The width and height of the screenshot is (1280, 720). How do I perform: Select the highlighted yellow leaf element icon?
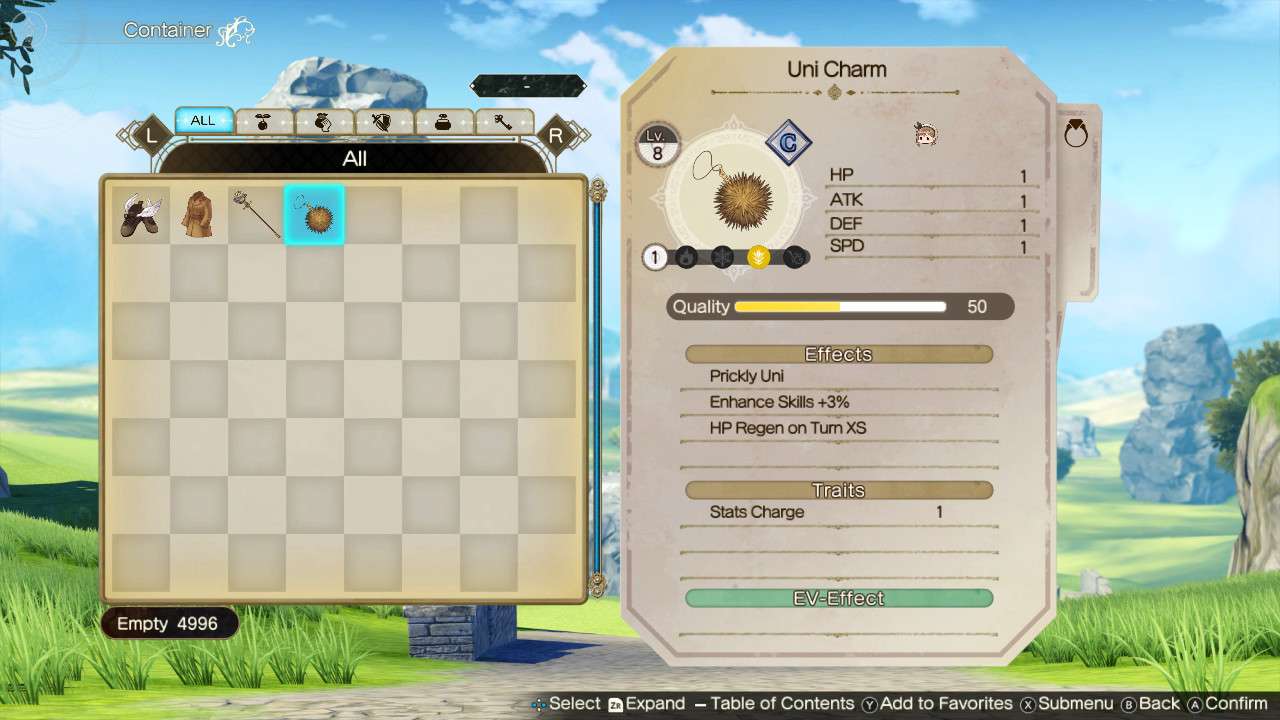(x=759, y=257)
